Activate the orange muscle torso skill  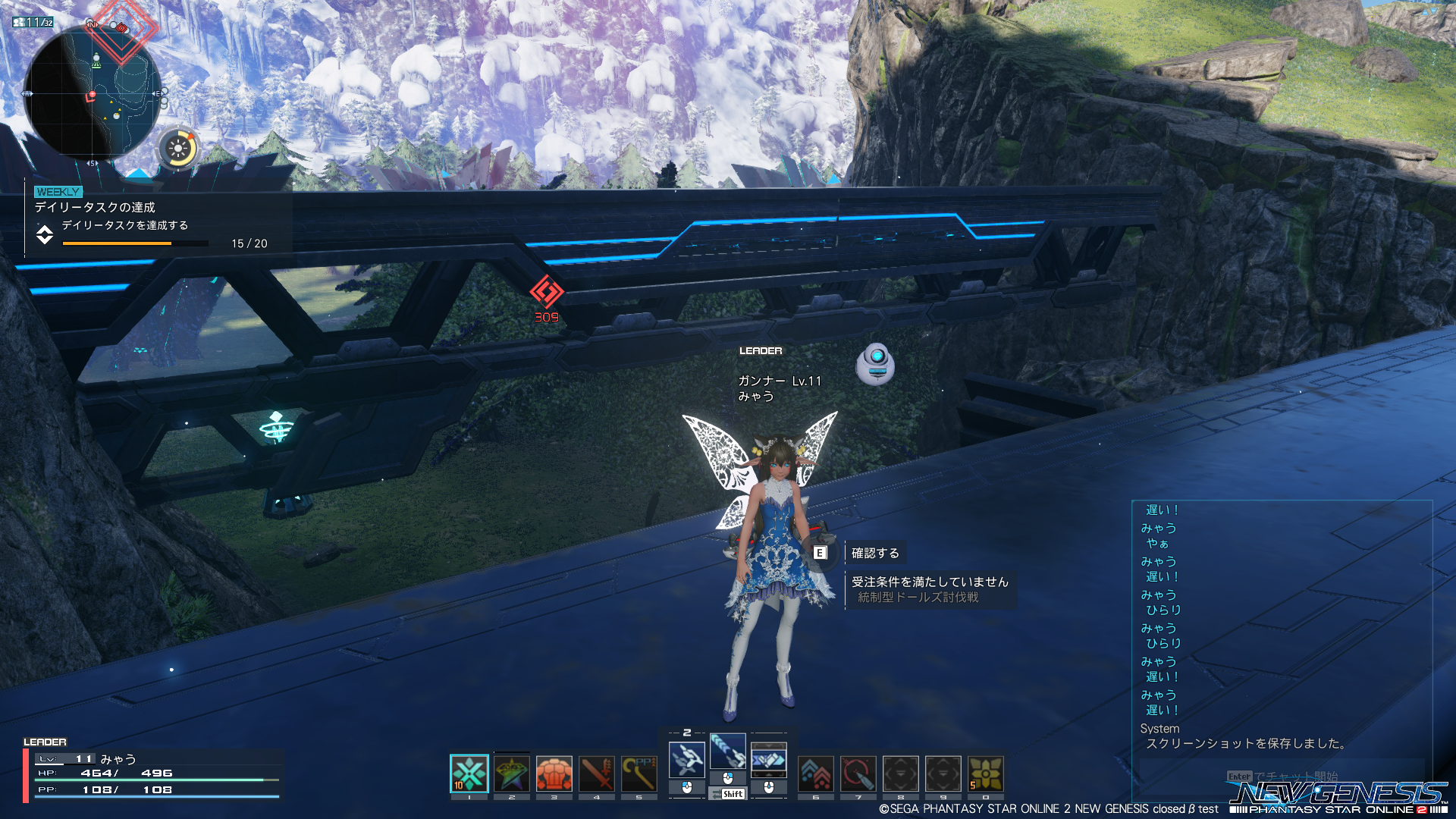[554, 774]
